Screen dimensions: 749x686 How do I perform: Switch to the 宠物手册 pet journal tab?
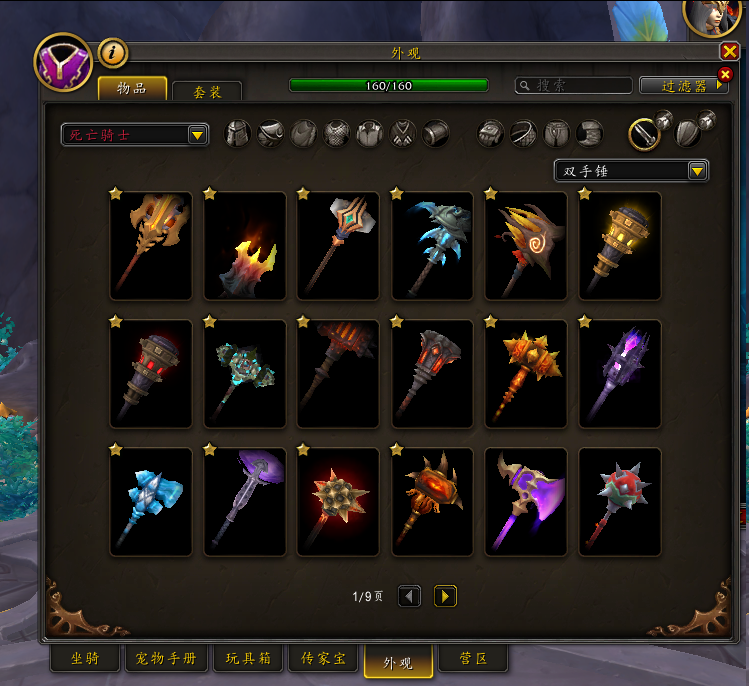pyautogui.click(x=167, y=659)
